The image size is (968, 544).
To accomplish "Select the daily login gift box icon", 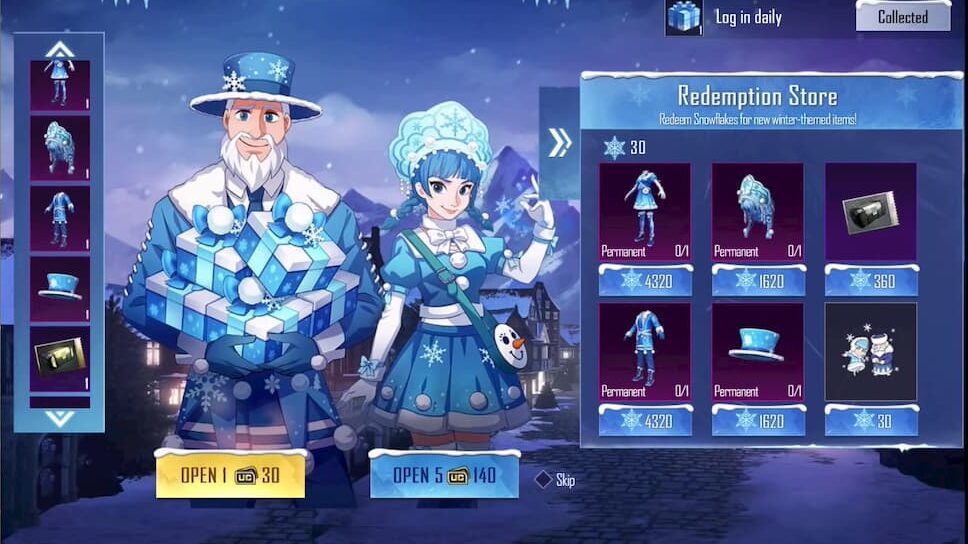I will pyautogui.click(x=684, y=16).
